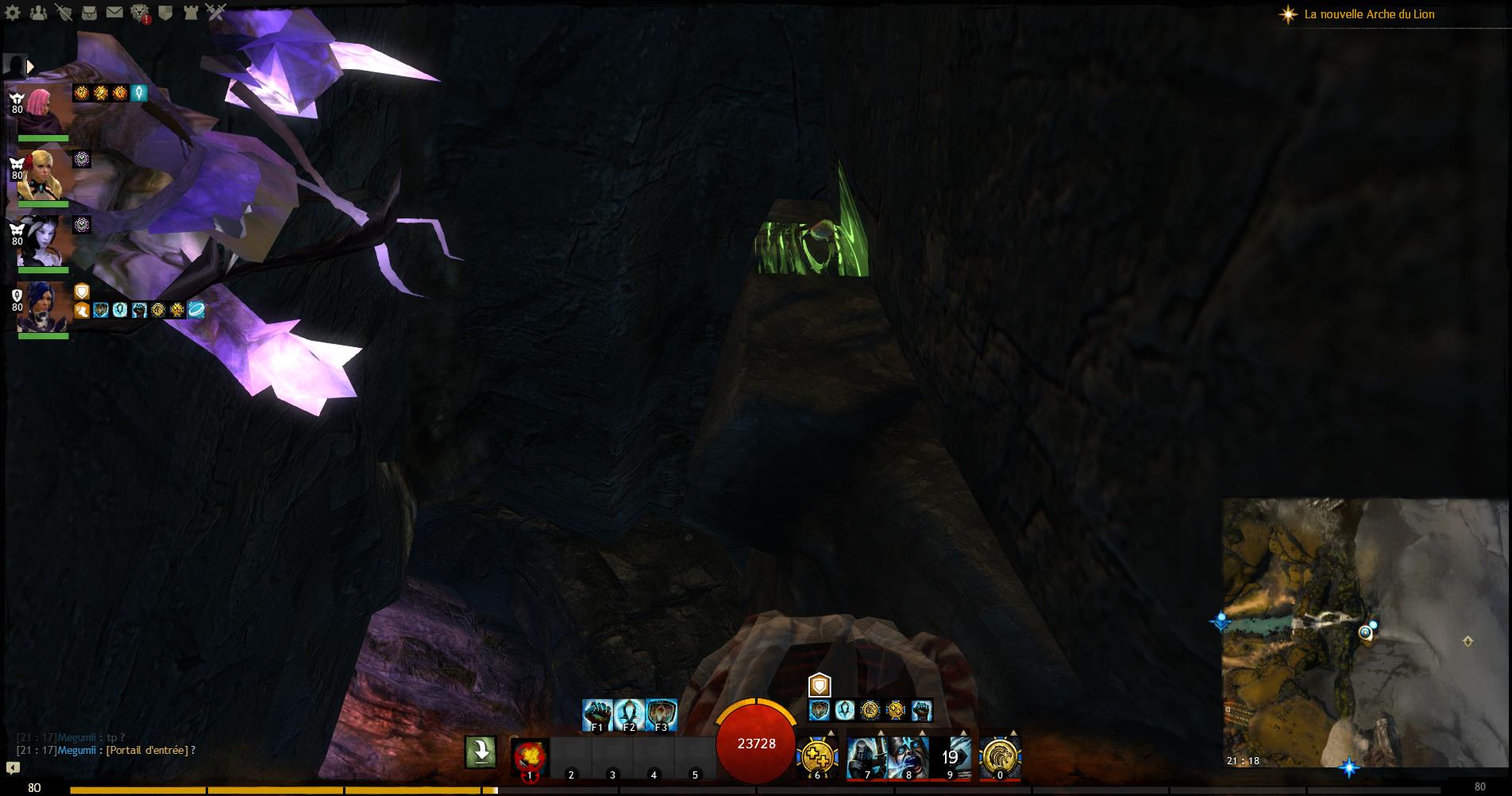This screenshot has width=1512, height=796.
Task: Click the minimap in the bottom-right corner
Action: tap(1364, 632)
